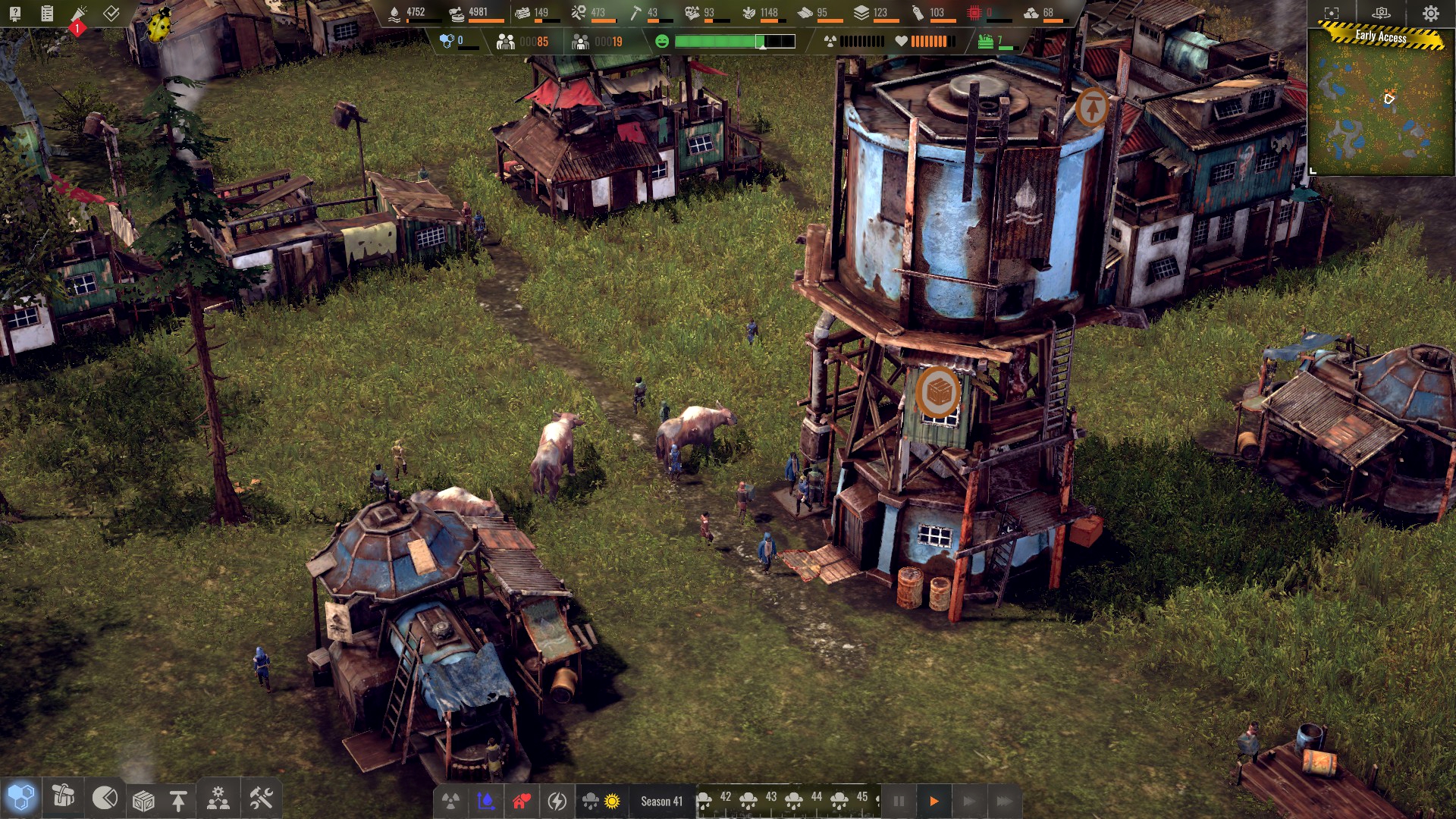Select the blue hexagon build menu
1456x819 pixels.
(x=20, y=798)
